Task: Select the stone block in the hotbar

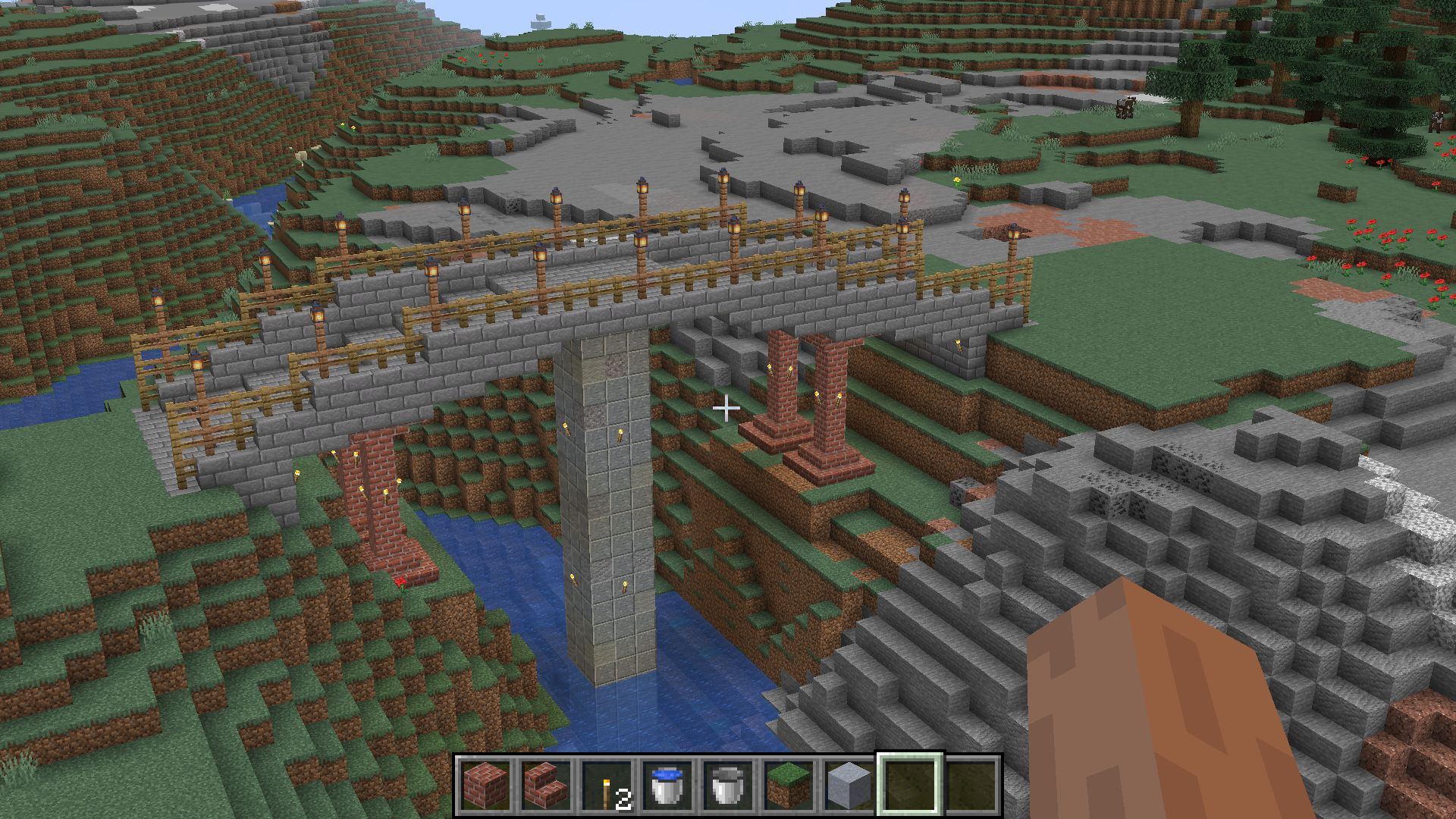Action: tap(849, 786)
